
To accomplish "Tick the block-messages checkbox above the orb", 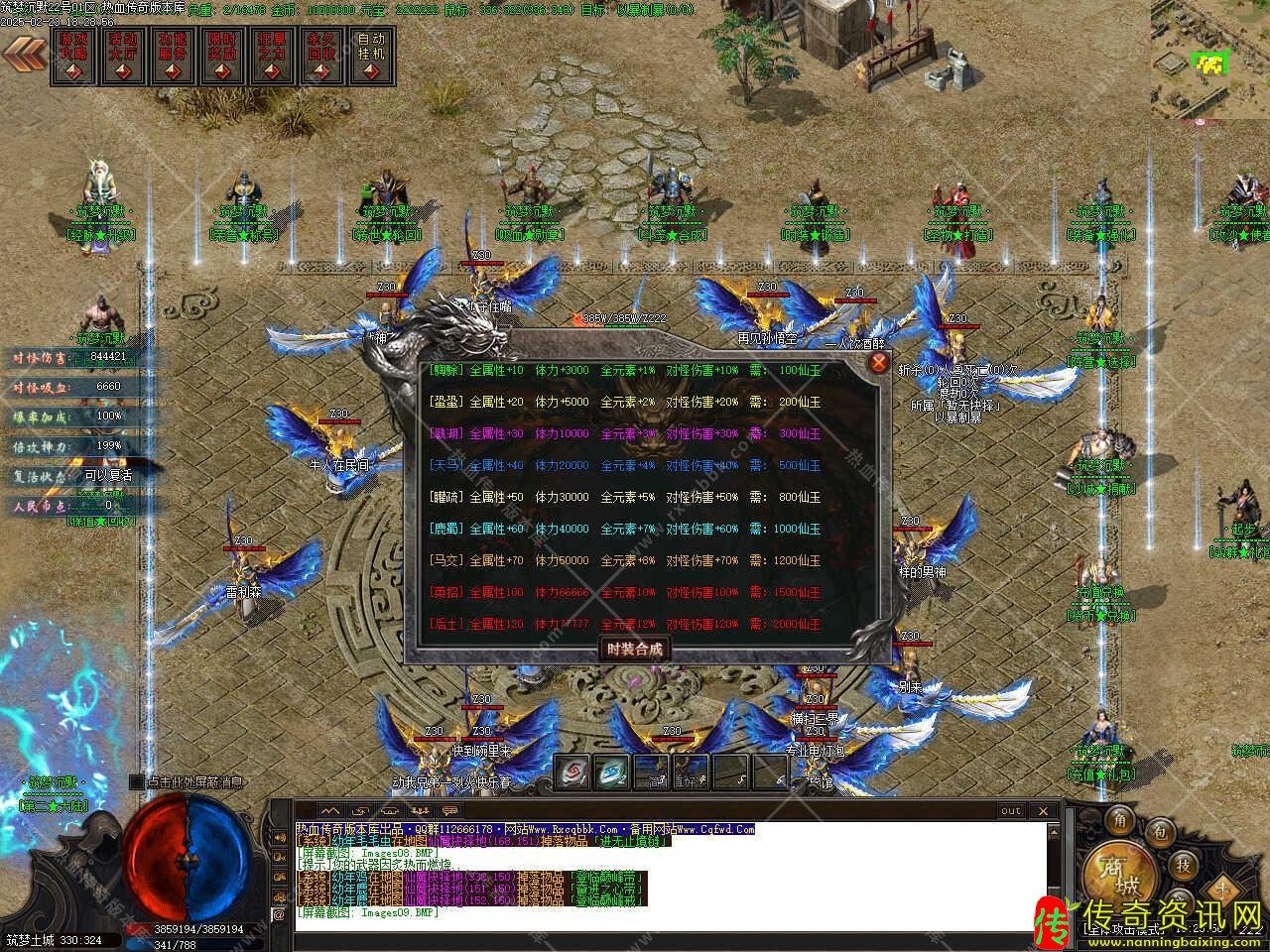I will pos(136,782).
